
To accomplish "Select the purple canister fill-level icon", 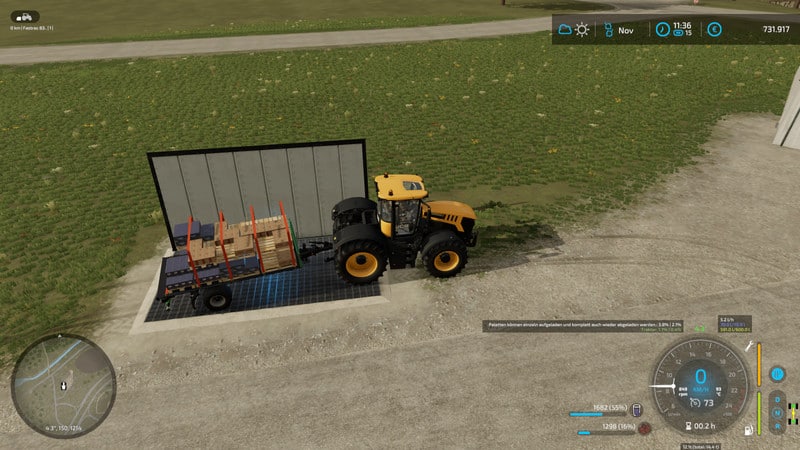I will pyautogui.click(x=636, y=410).
